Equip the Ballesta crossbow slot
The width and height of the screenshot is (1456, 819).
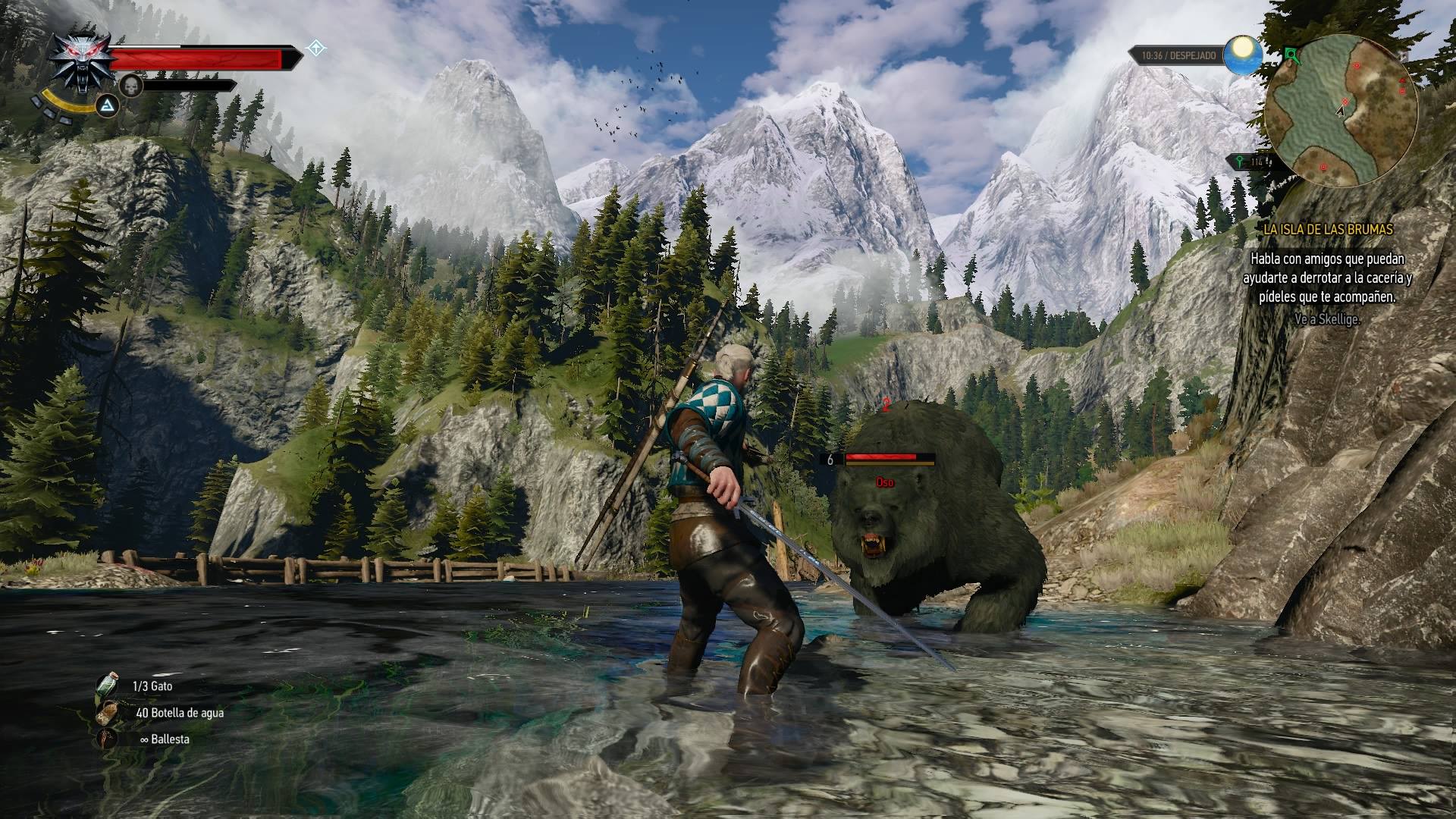click(x=108, y=739)
